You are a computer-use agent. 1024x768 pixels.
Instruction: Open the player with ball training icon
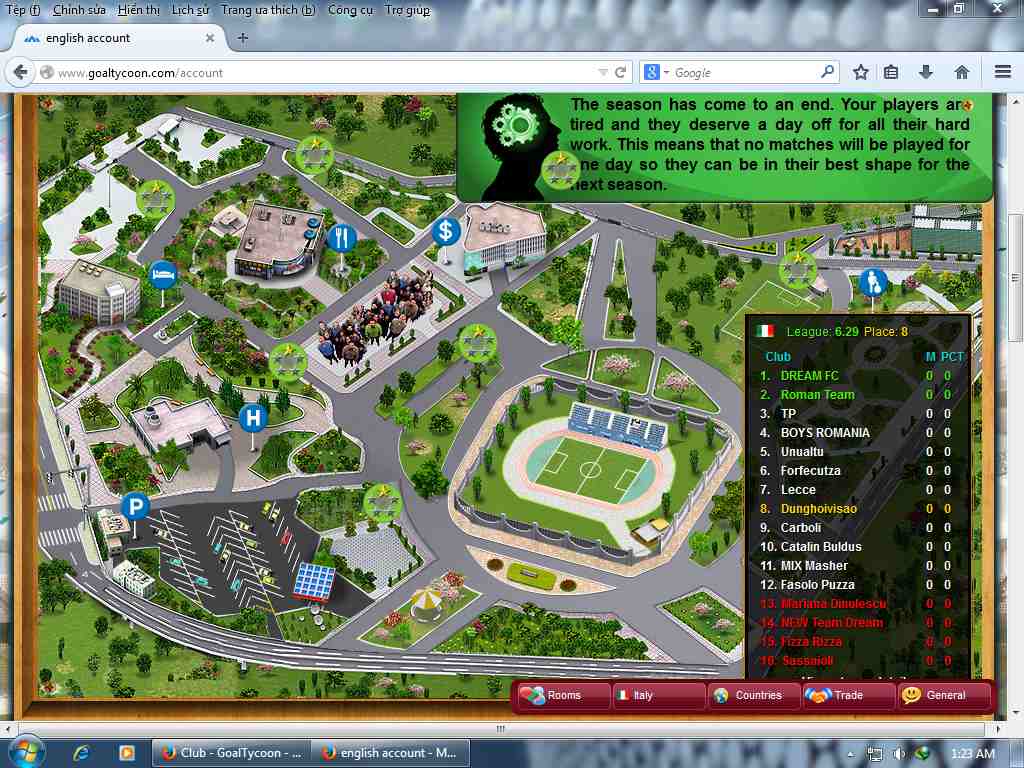(x=873, y=282)
